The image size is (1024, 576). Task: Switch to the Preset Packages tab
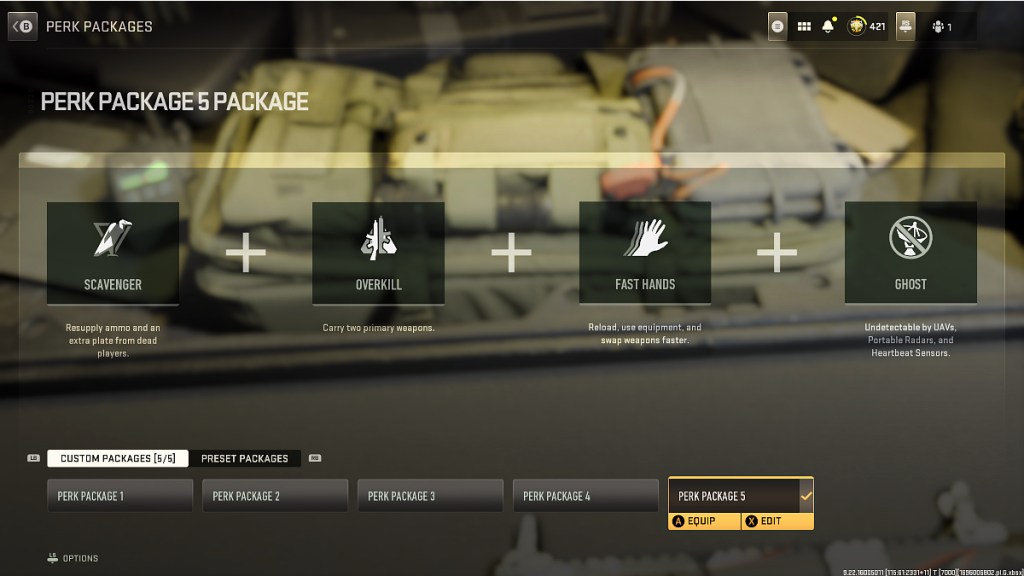[244, 458]
